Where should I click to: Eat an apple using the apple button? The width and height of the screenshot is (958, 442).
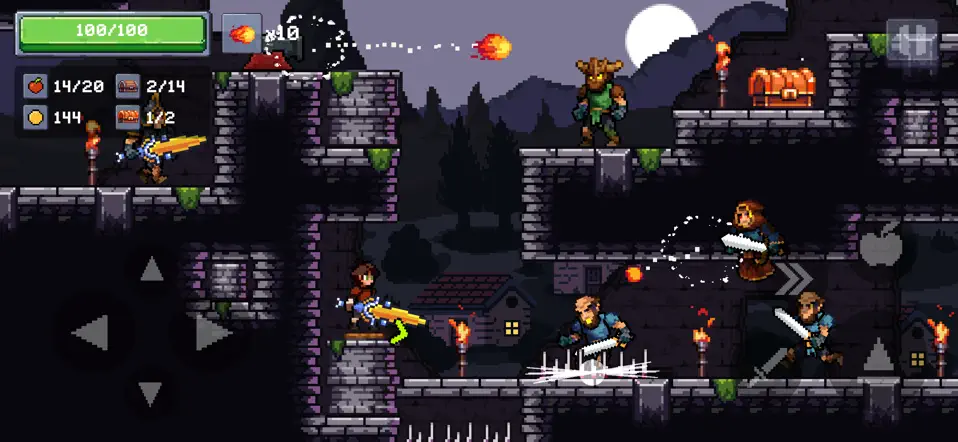point(880,245)
